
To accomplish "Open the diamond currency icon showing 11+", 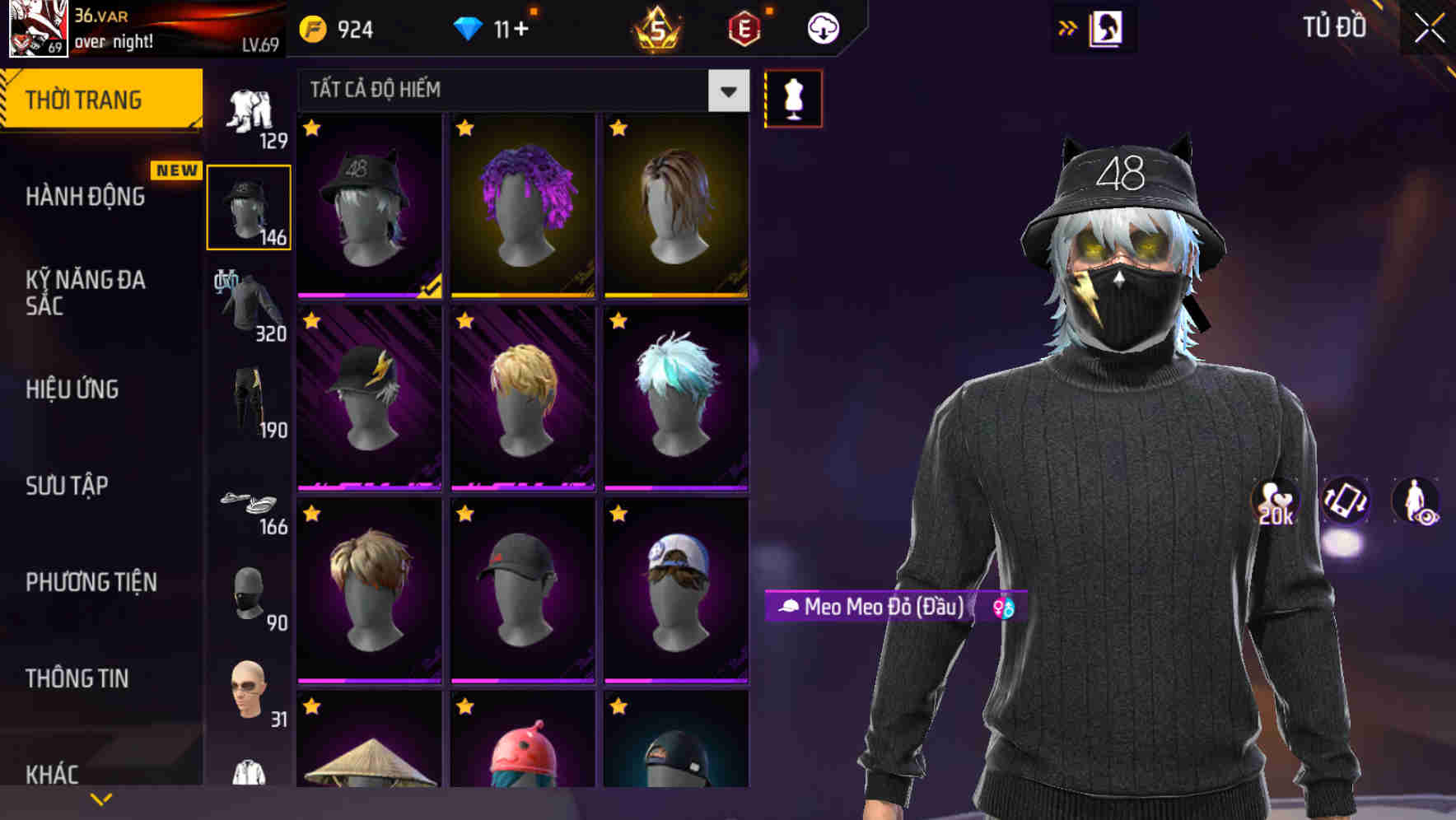I will 471,27.
